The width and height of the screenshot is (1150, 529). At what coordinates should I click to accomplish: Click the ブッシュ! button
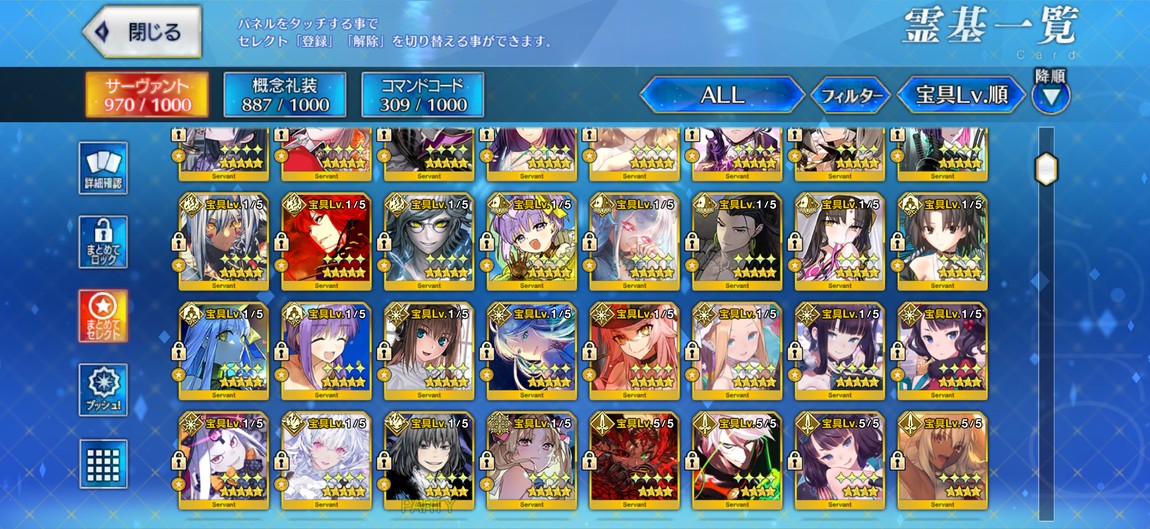pos(103,390)
